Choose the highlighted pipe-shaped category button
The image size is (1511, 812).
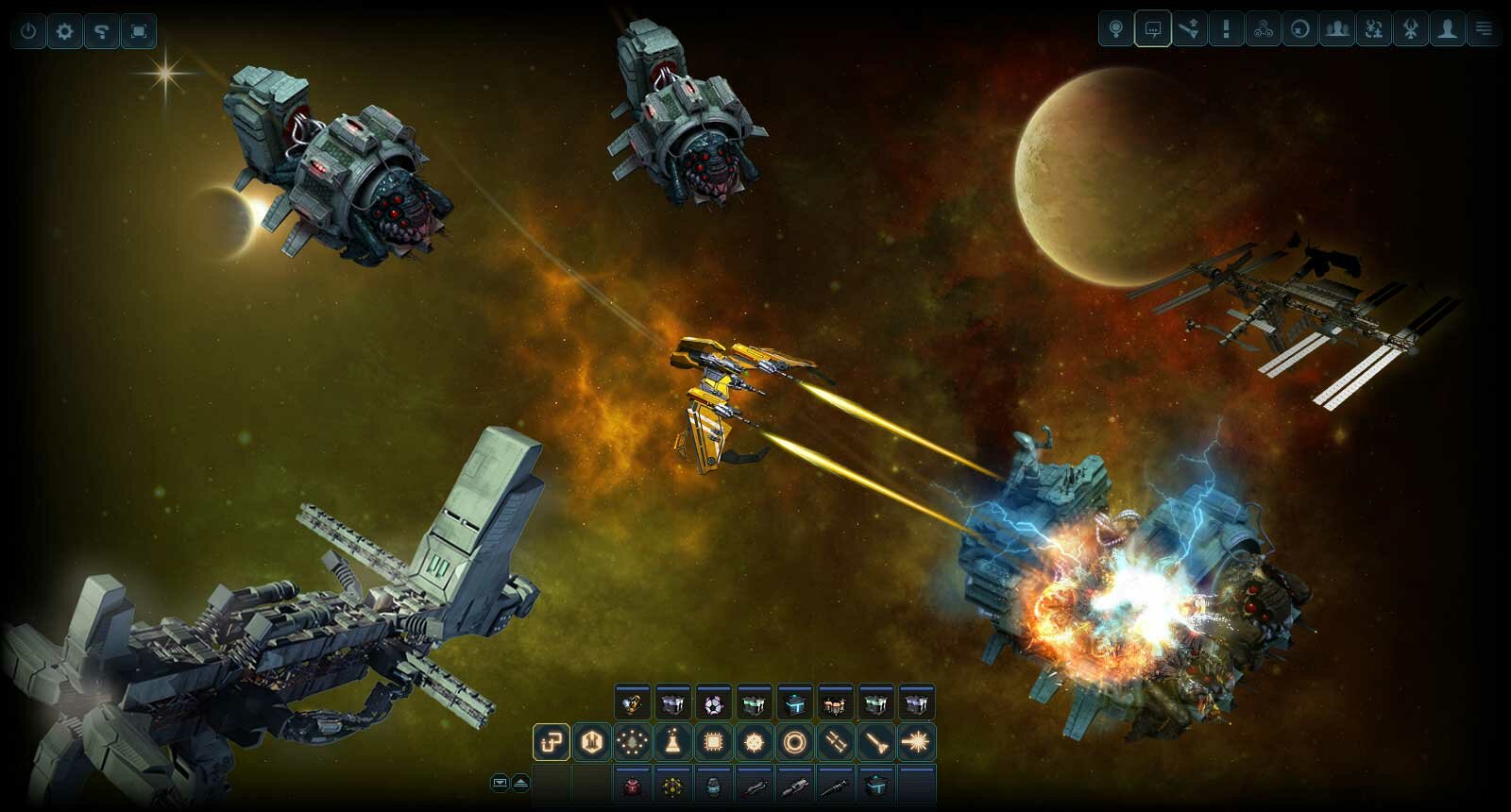(551, 742)
